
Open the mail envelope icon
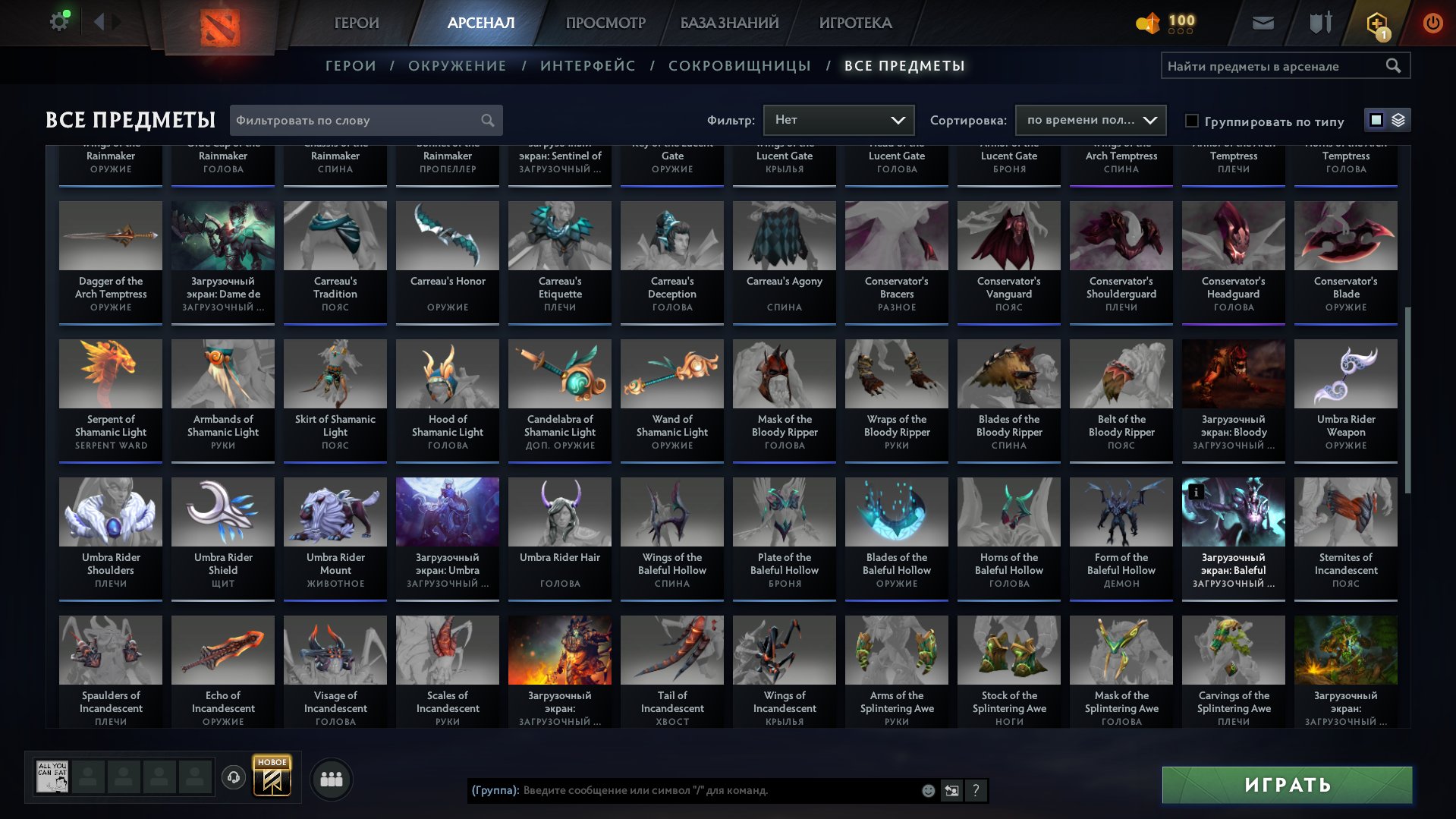(x=1262, y=22)
